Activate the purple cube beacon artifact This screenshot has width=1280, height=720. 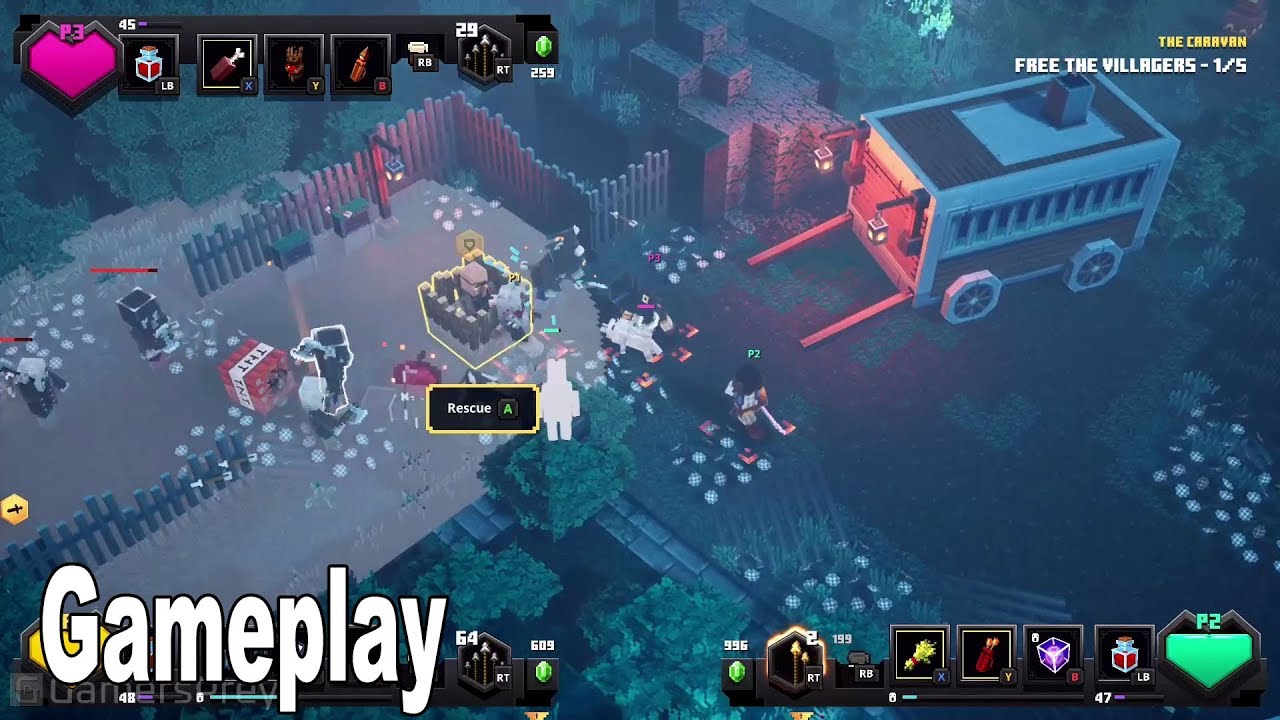[1053, 656]
